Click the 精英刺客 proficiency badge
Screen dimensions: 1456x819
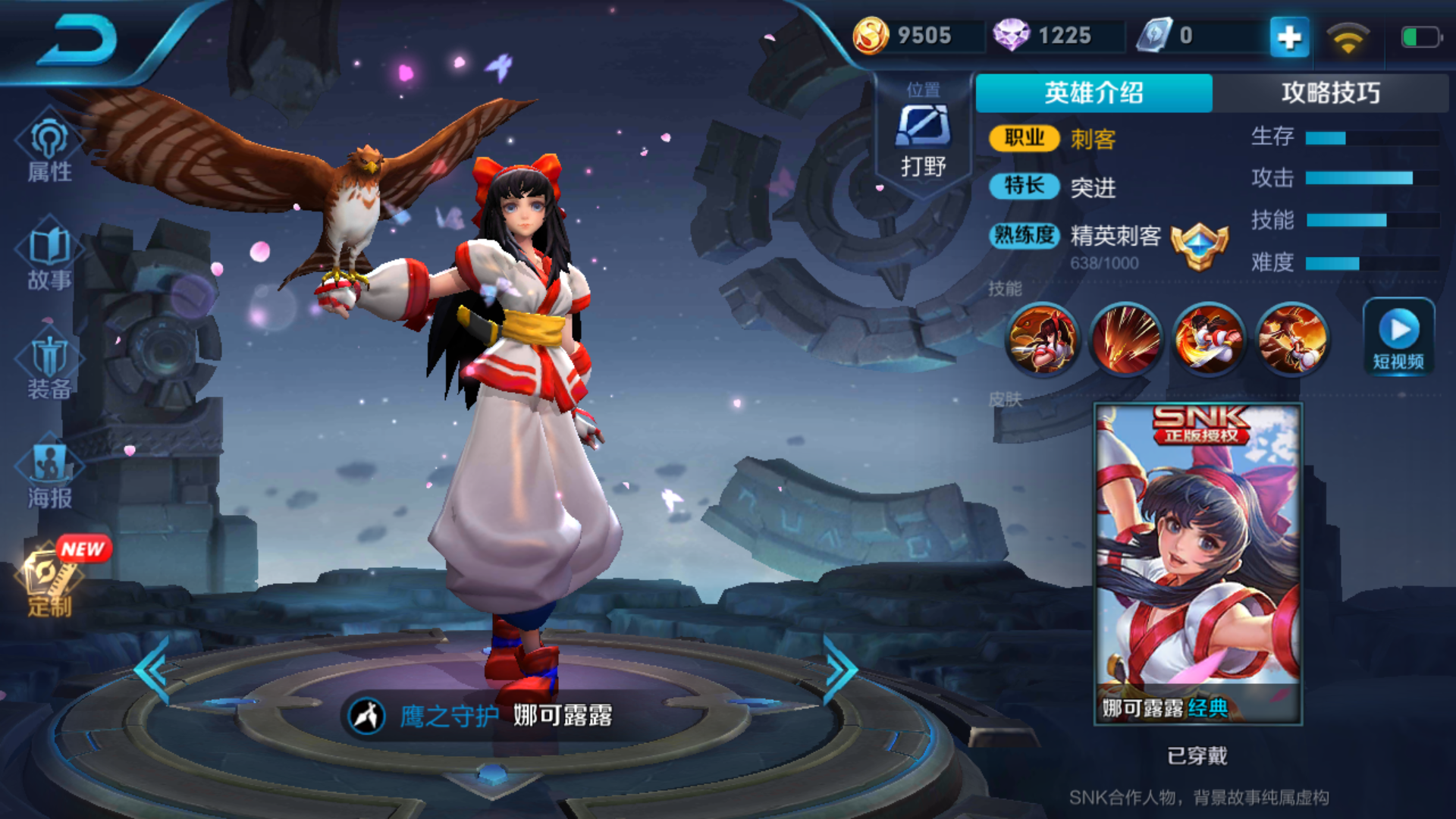[1199, 246]
